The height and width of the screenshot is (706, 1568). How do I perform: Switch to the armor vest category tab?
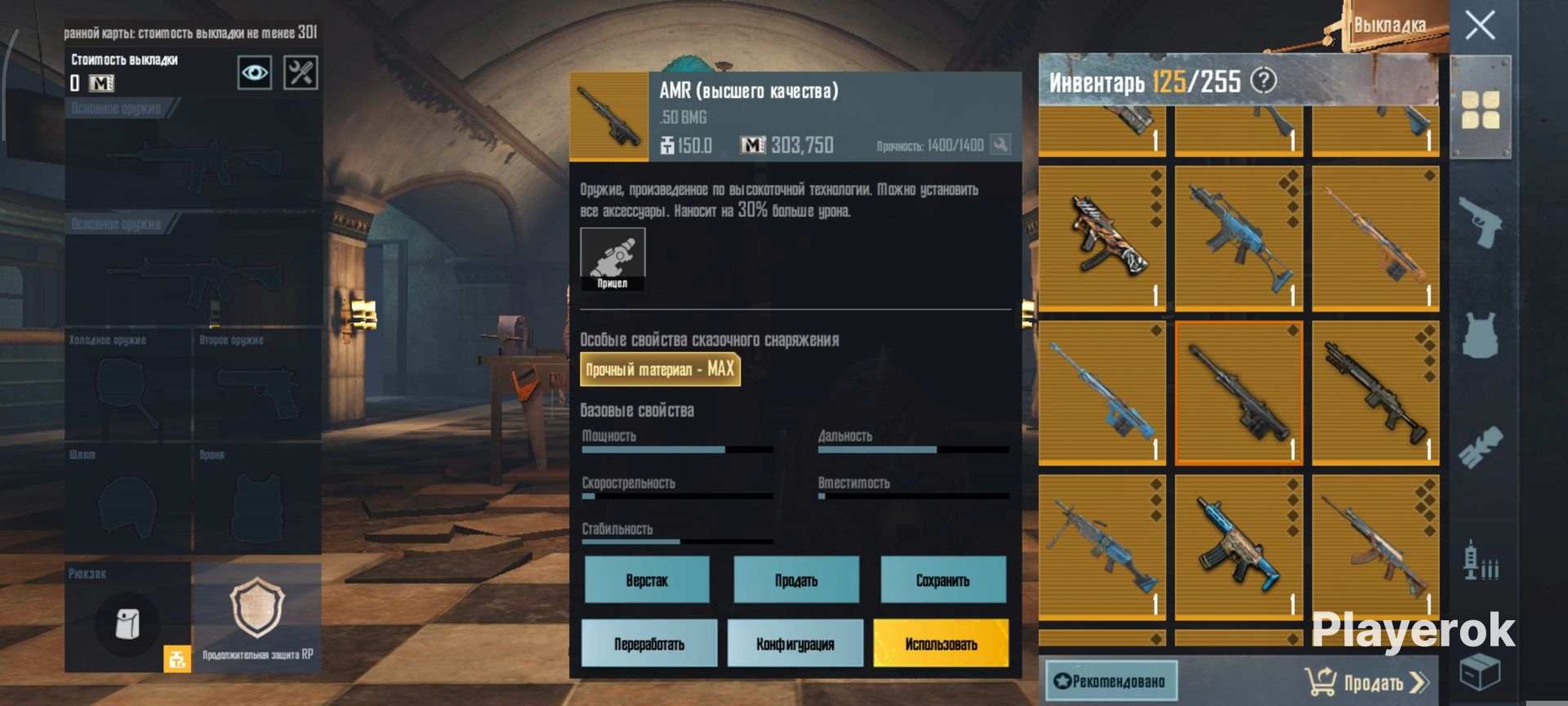[x=1480, y=335]
